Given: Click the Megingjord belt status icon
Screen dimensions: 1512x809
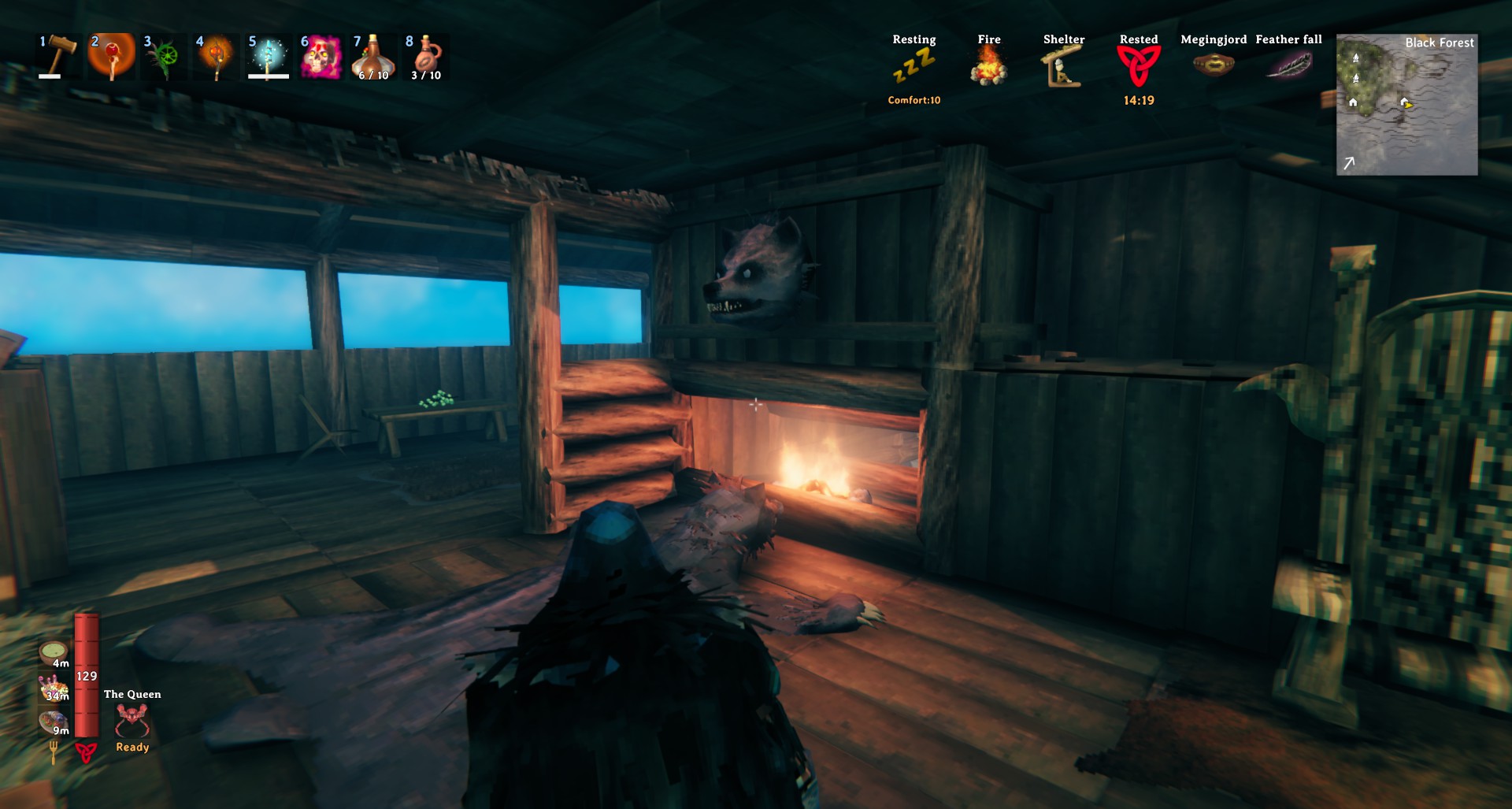Looking at the screenshot, I should (1213, 65).
